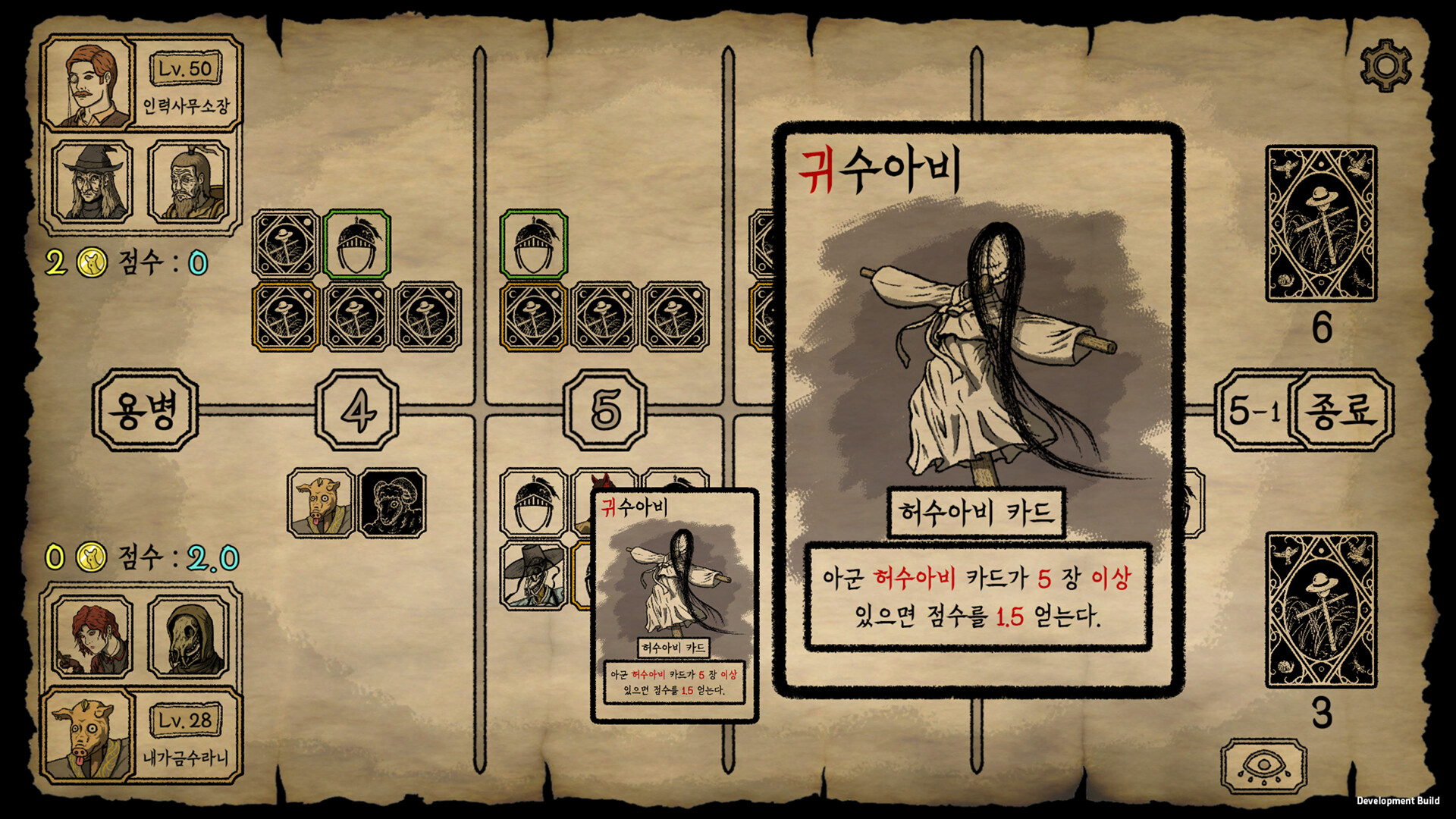
Task: Select the red-haired woman portrait
Action: [x=93, y=635]
